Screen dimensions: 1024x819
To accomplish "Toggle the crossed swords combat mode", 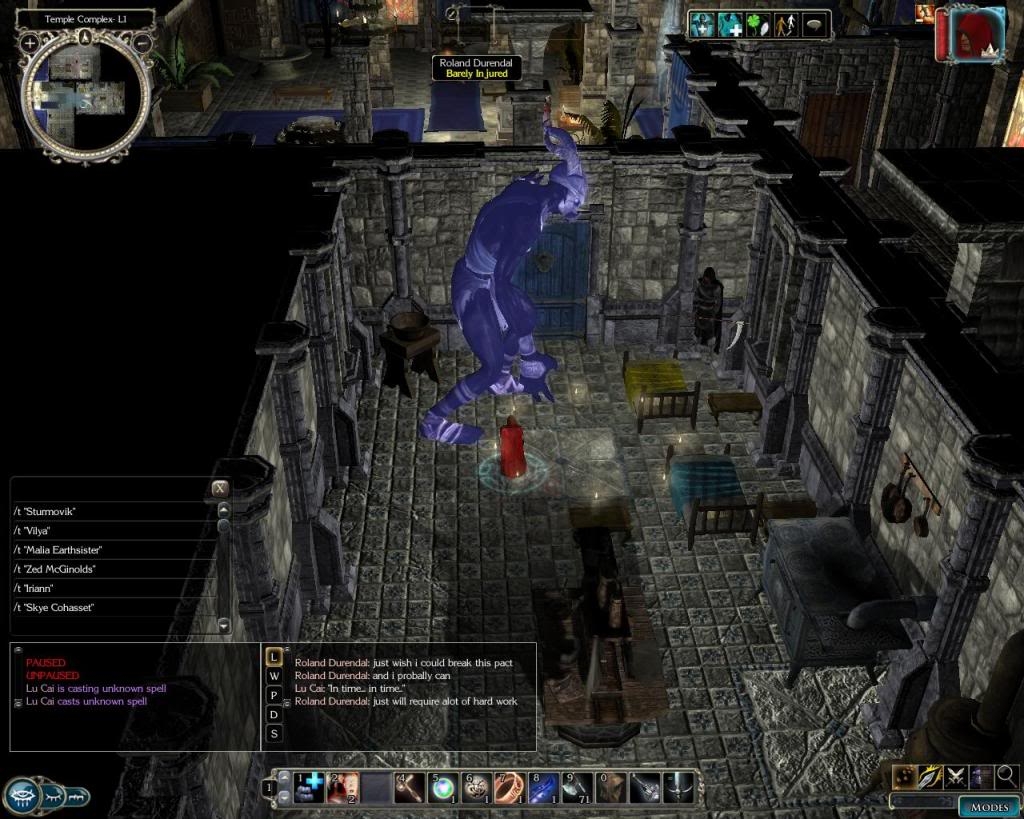I will [955, 775].
